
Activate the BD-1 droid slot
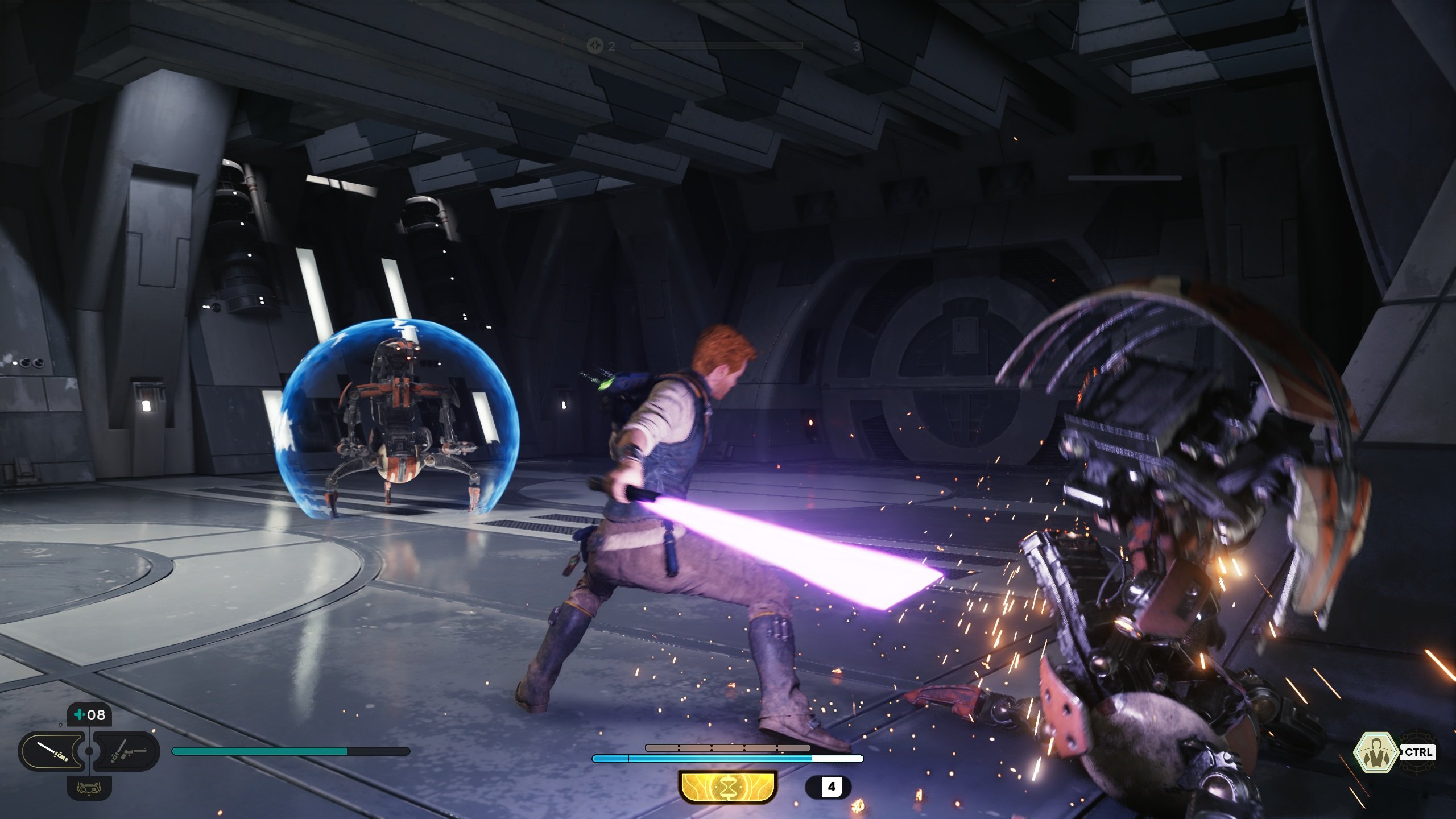tap(89, 788)
